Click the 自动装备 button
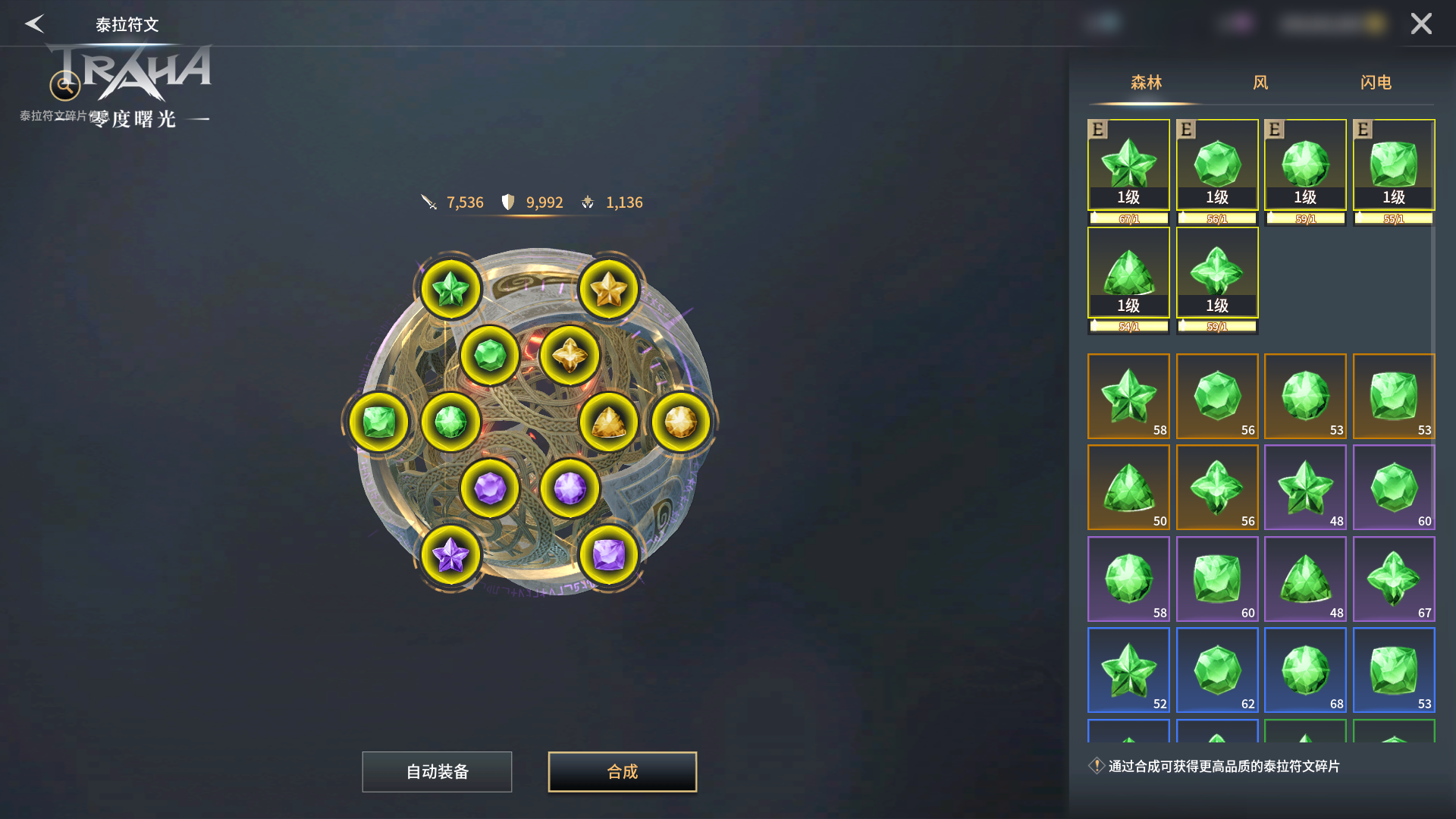Screen dimensions: 1456x819 pyautogui.click(x=437, y=772)
